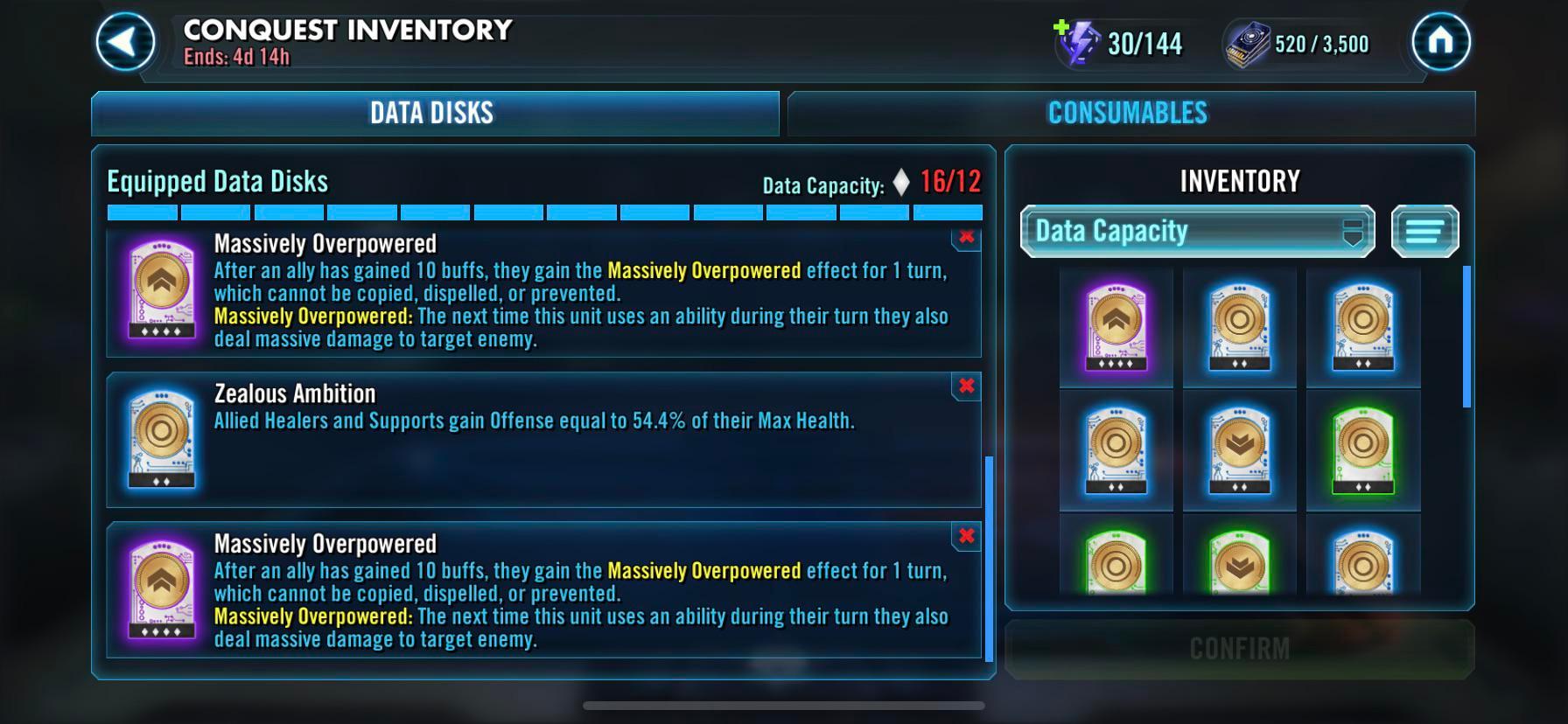Unequip the Zealous Ambition data disk
Screen dimensions: 1568x724
click(965, 386)
